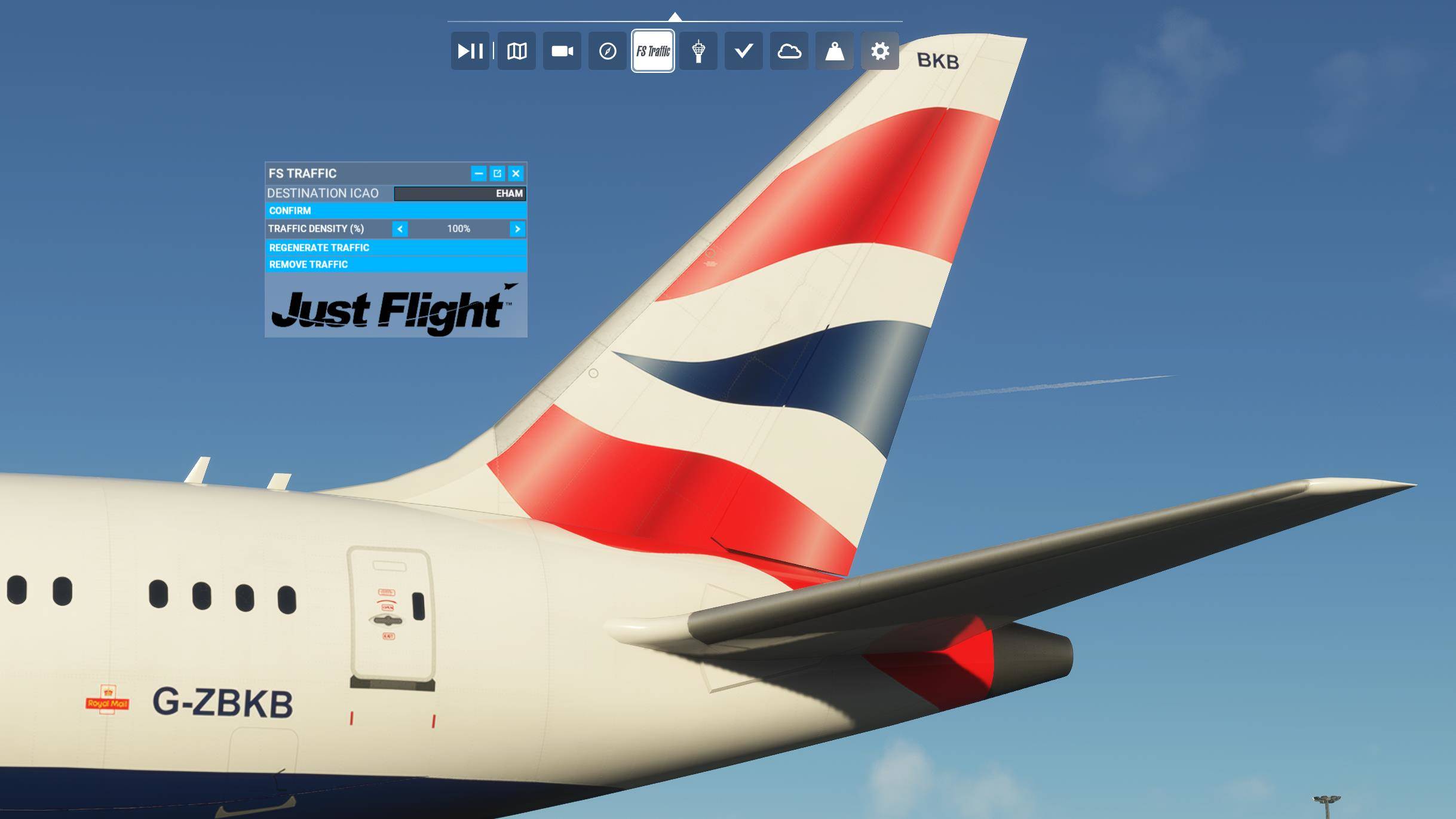Collapse the toolbar with the top arrow
Viewport: 1456px width, 819px height.
pyautogui.click(x=675, y=16)
